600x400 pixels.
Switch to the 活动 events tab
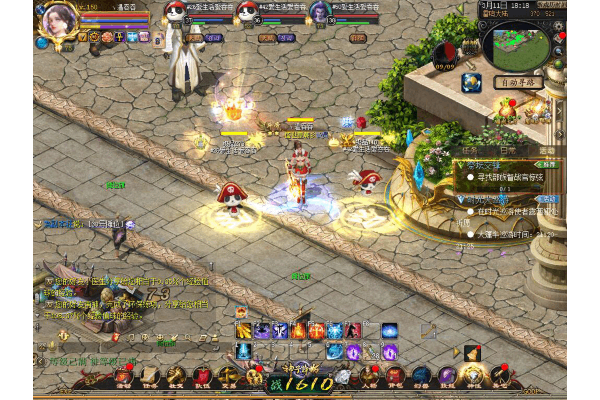[546, 152]
